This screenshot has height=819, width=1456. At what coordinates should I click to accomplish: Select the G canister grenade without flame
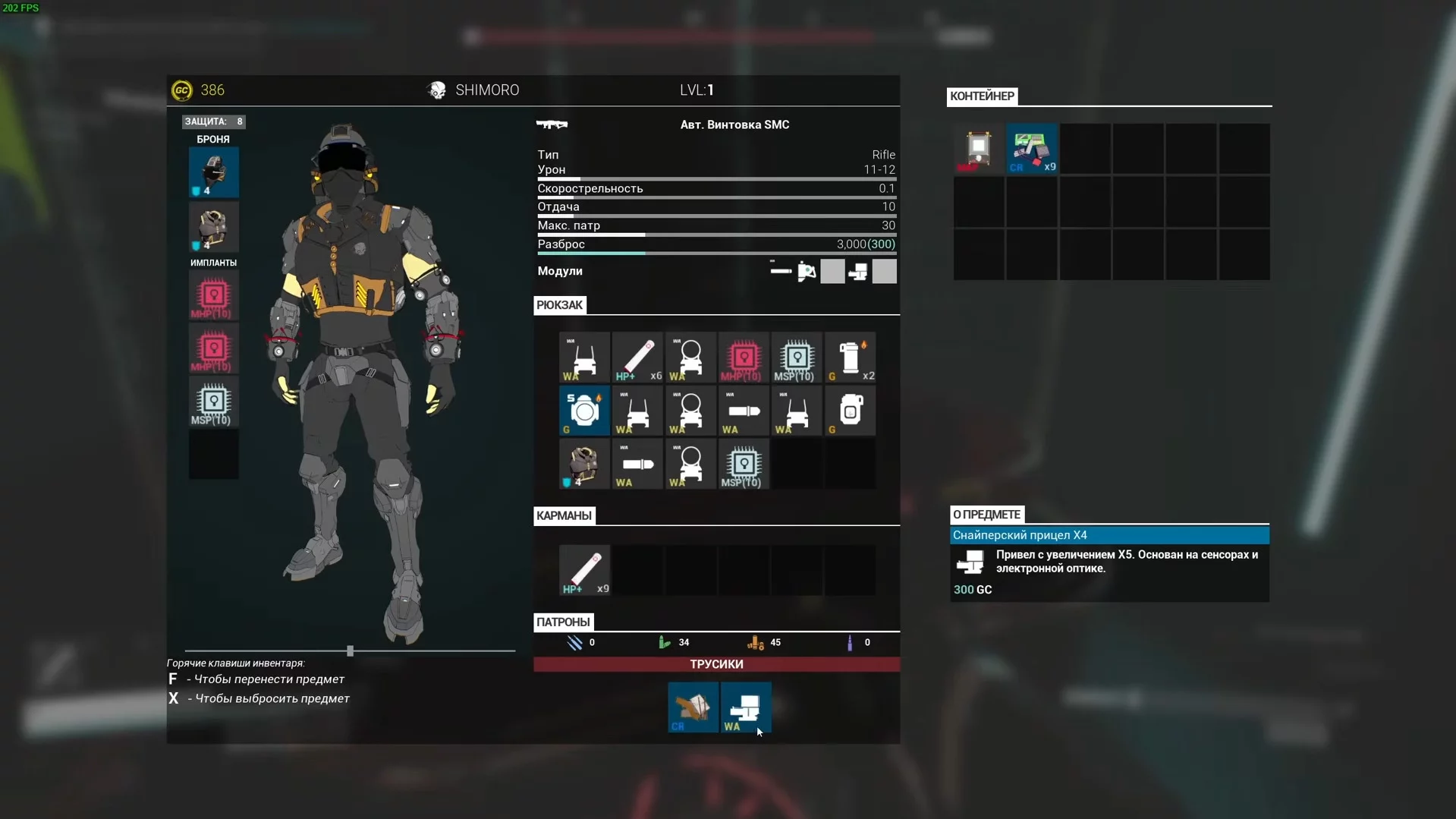(850, 411)
